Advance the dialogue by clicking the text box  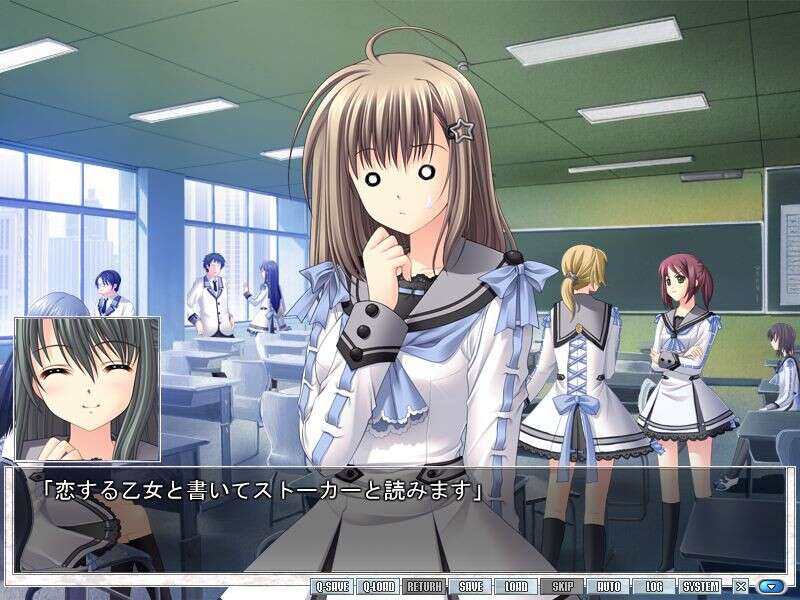[400, 520]
